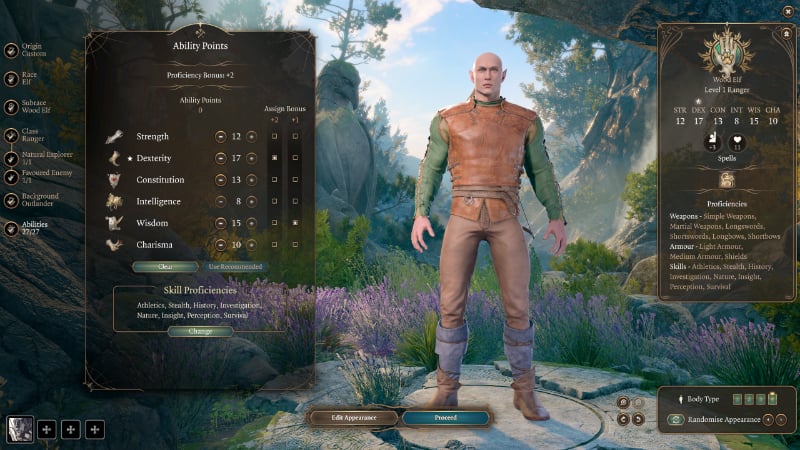Increase Strength by one point
The image size is (800, 450).
coord(252,136)
